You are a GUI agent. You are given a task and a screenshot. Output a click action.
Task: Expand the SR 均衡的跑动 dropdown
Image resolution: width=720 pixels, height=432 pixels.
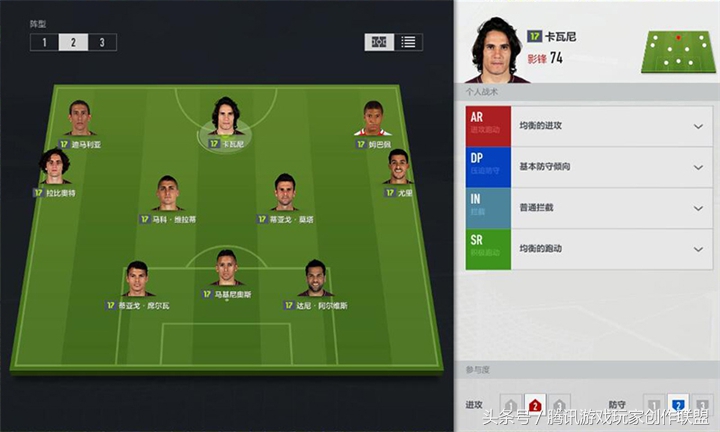pyautogui.click(x=696, y=249)
